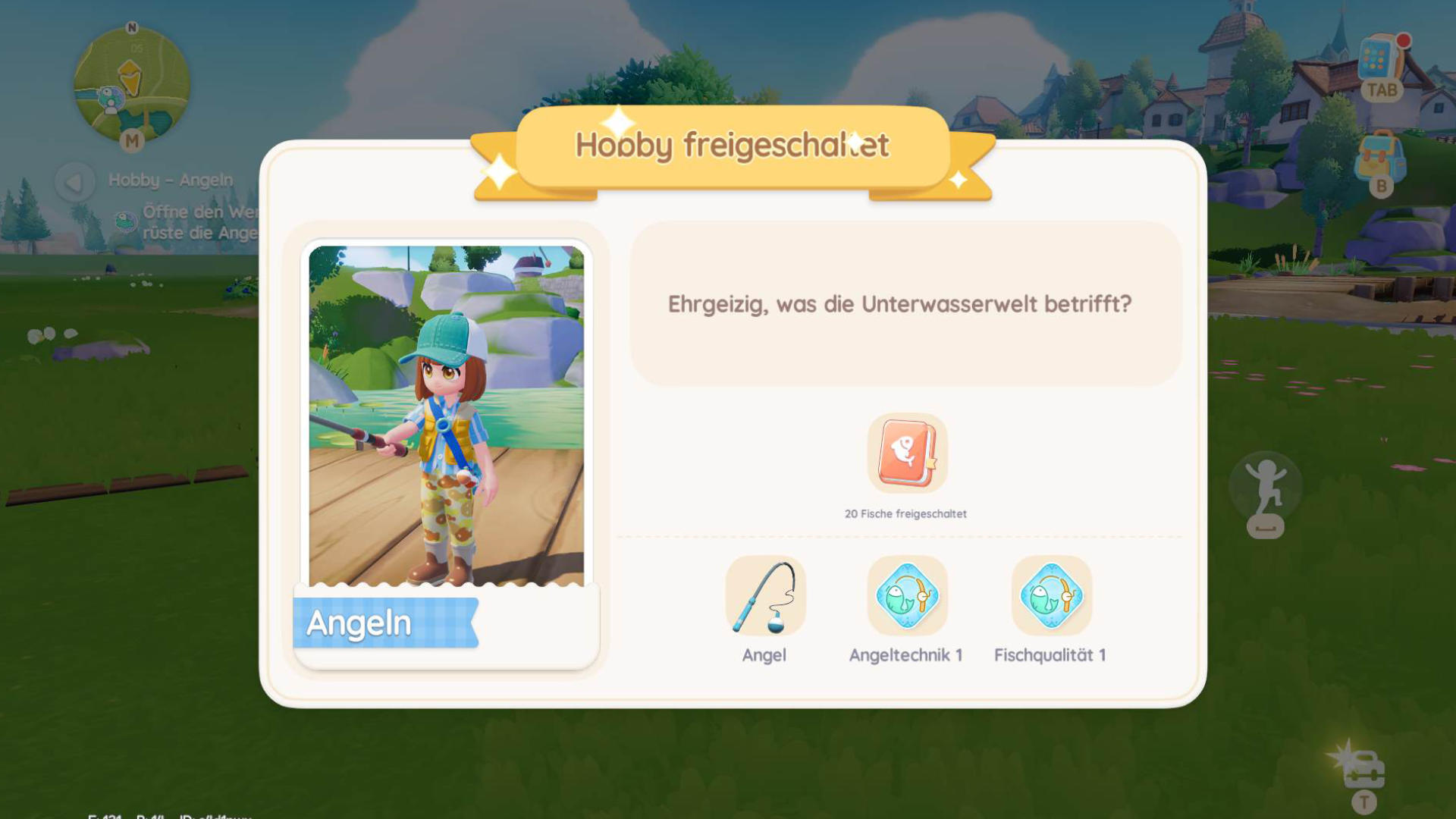Choose the Fischqualität 1 skill icon
This screenshot has height=819, width=1456.
[1051, 596]
